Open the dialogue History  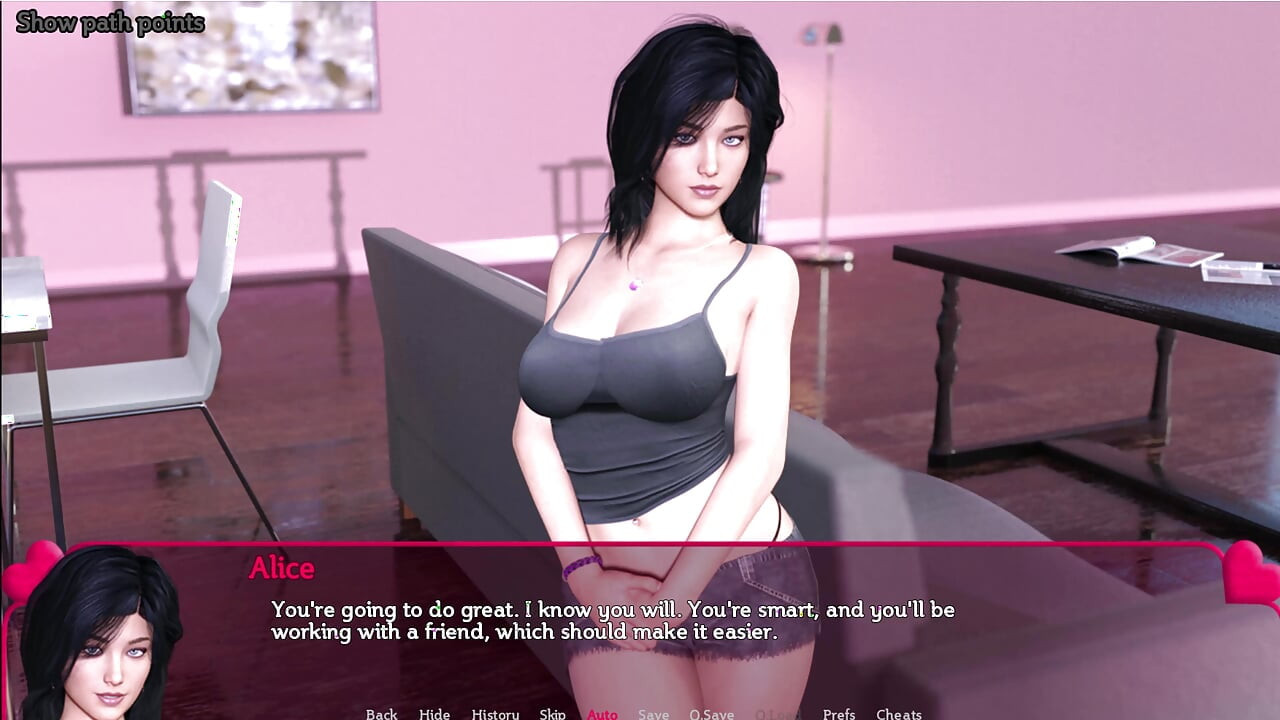point(496,713)
